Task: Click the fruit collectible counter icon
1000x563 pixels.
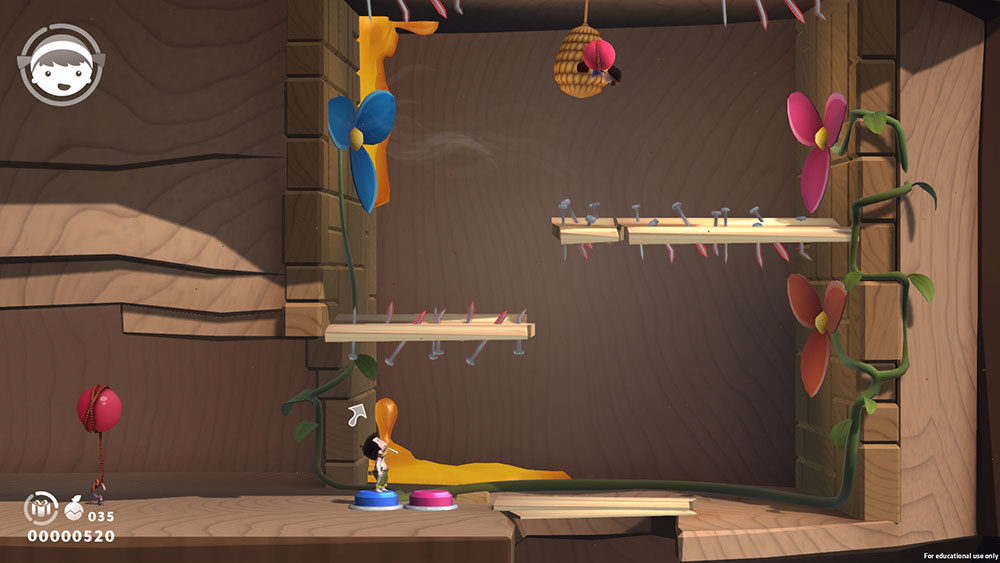Action: (74, 511)
